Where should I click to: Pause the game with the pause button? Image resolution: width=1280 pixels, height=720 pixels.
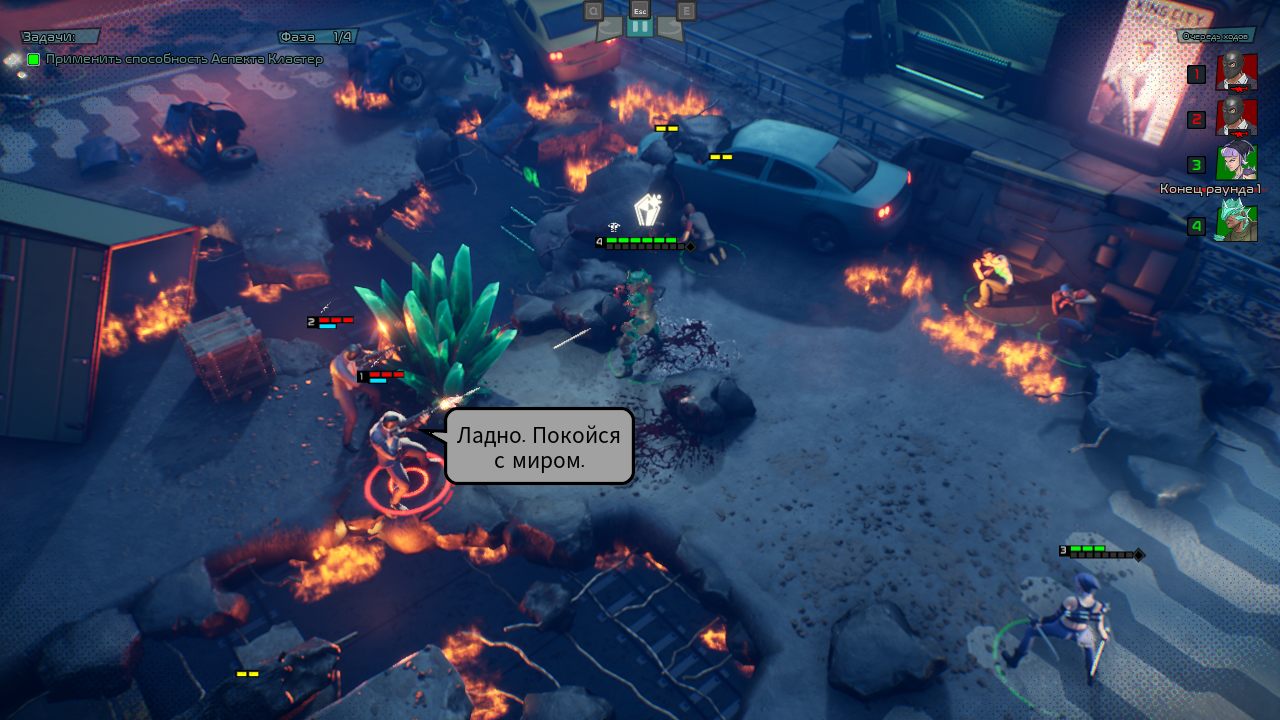point(640,27)
